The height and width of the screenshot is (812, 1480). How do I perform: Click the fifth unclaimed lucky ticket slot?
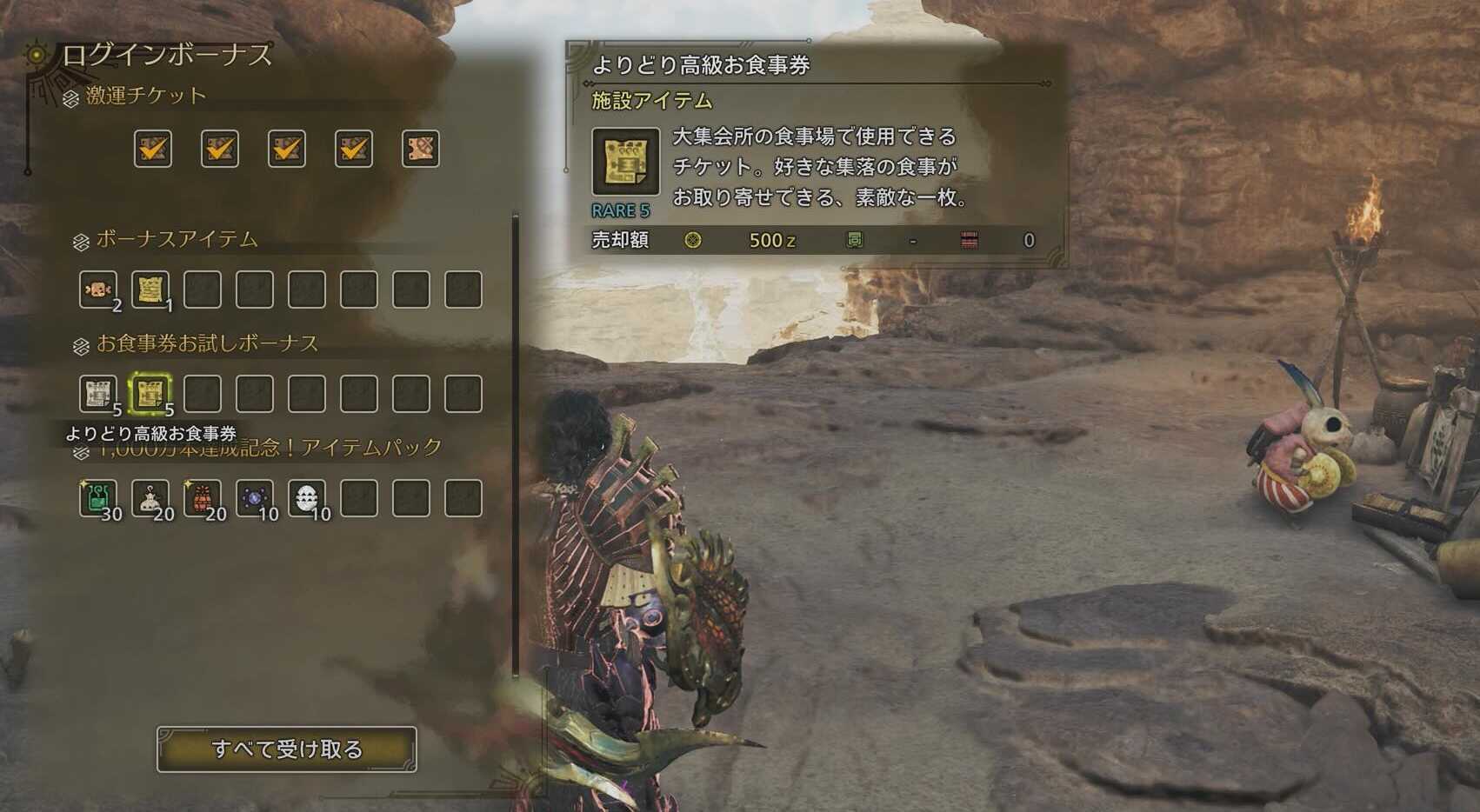pyautogui.click(x=421, y=150)
